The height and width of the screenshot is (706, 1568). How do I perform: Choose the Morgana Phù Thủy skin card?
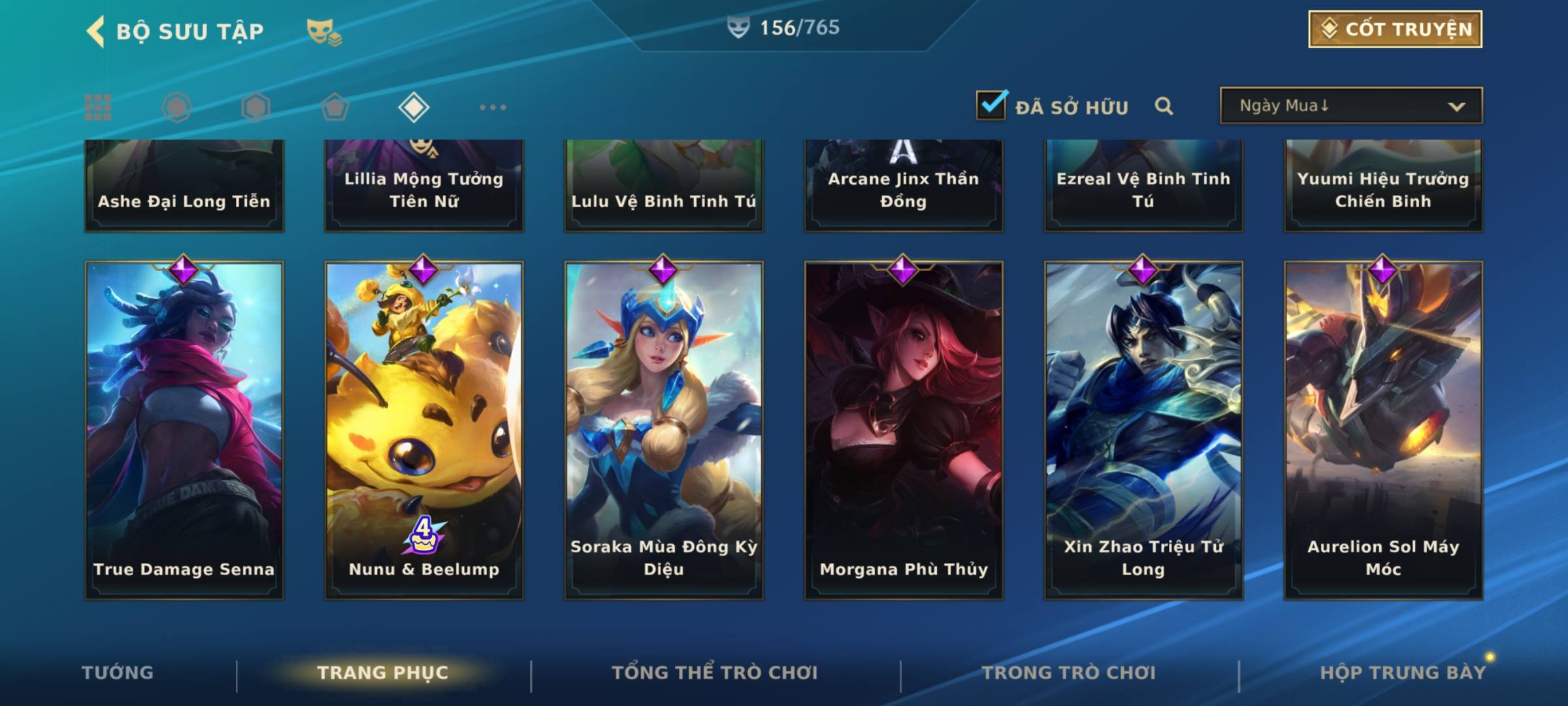click(x=904, y=430)
